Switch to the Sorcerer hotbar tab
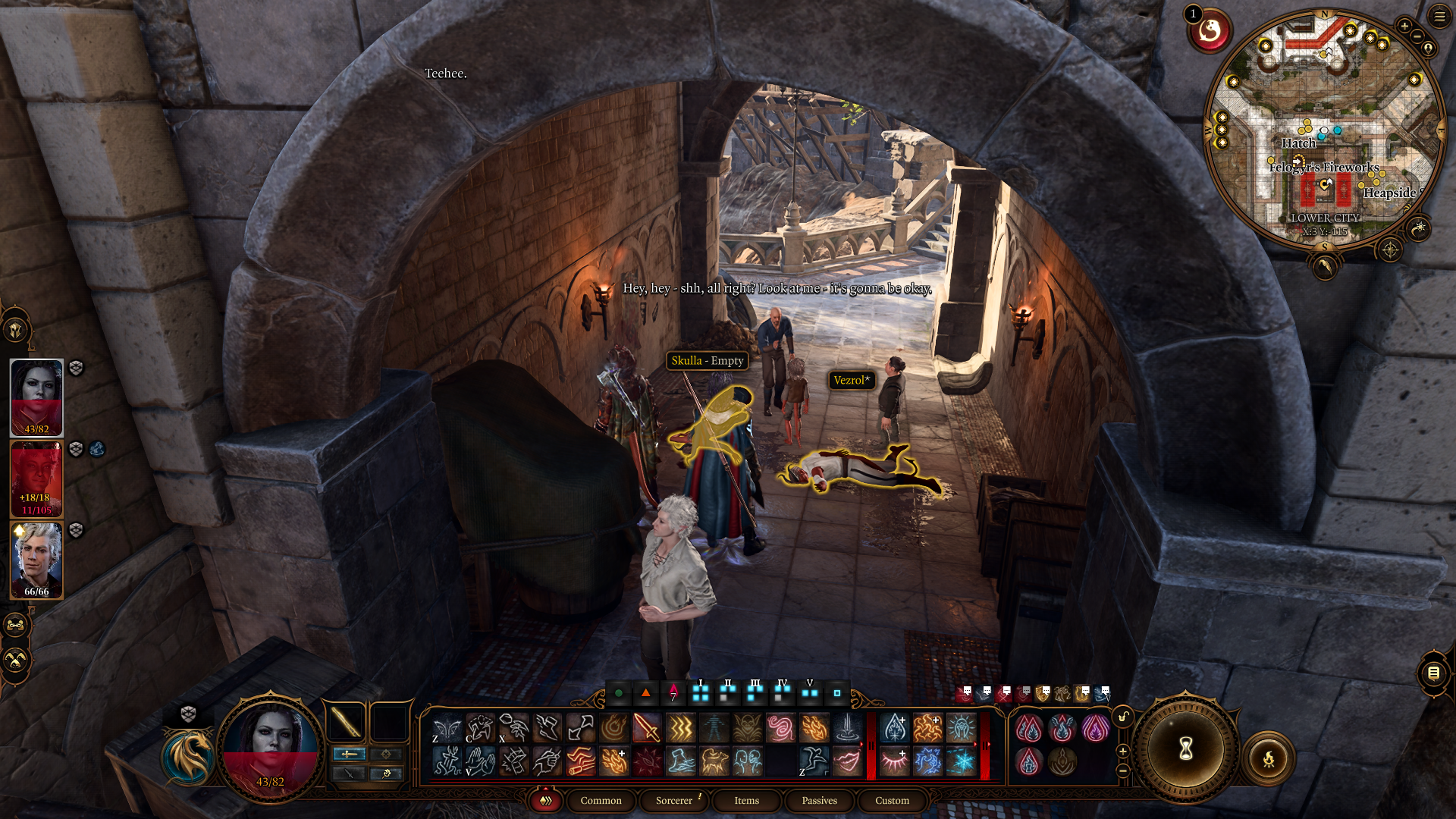Screen dimensions: 1456x819 pyautogui.click(x=673, y=801)
